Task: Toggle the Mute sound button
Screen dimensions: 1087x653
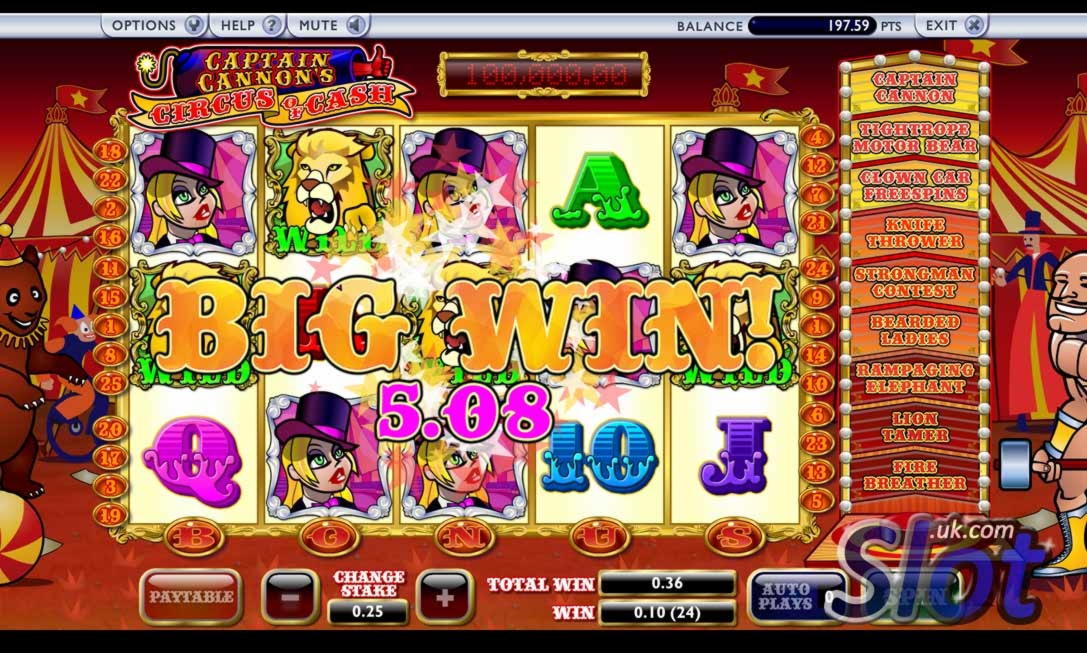Action: (x=331, y=25)
